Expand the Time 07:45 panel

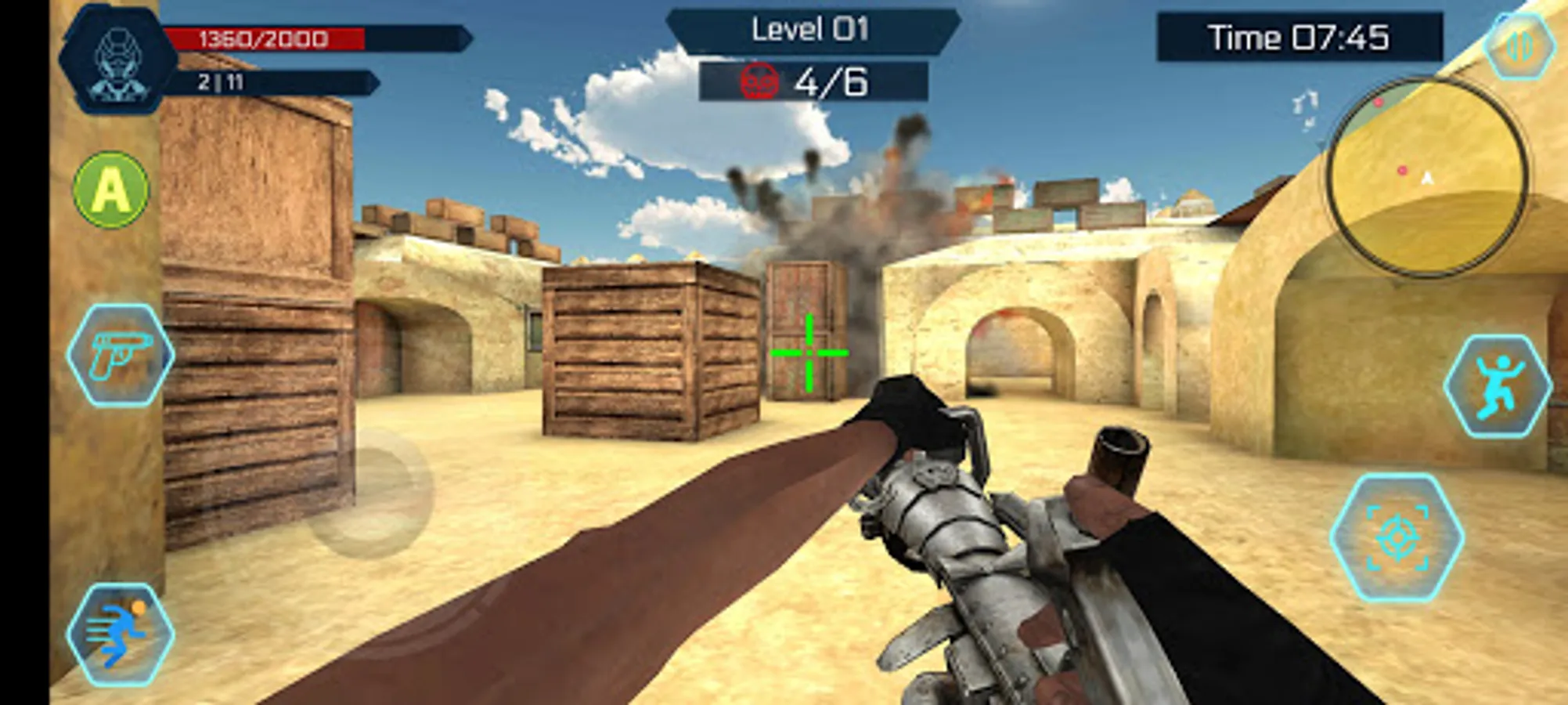pos(1299,35)
